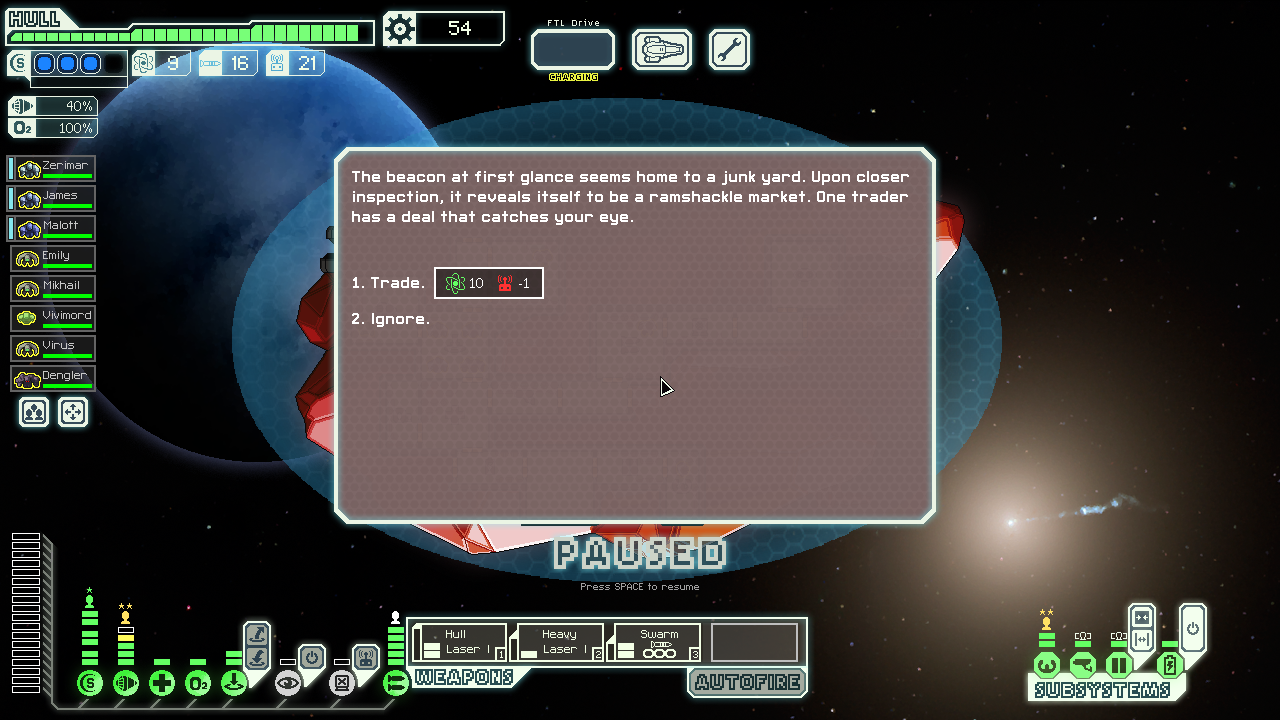Click the FTL Drive jump button
The height and width of the screenshot is (720, 1280).
click(572, 49)
